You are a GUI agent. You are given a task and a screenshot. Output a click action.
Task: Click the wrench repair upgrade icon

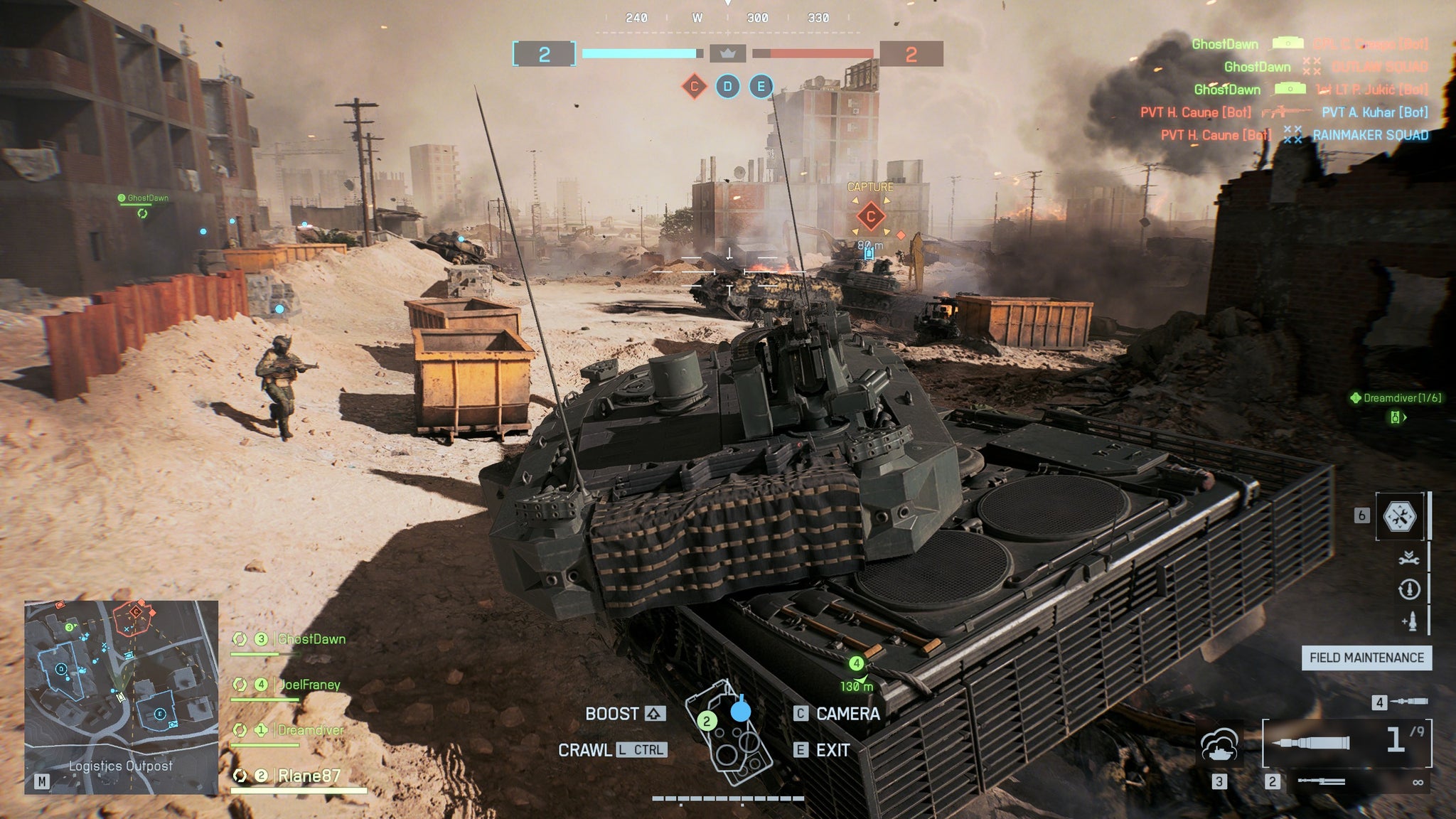(x=1408, y=559)
